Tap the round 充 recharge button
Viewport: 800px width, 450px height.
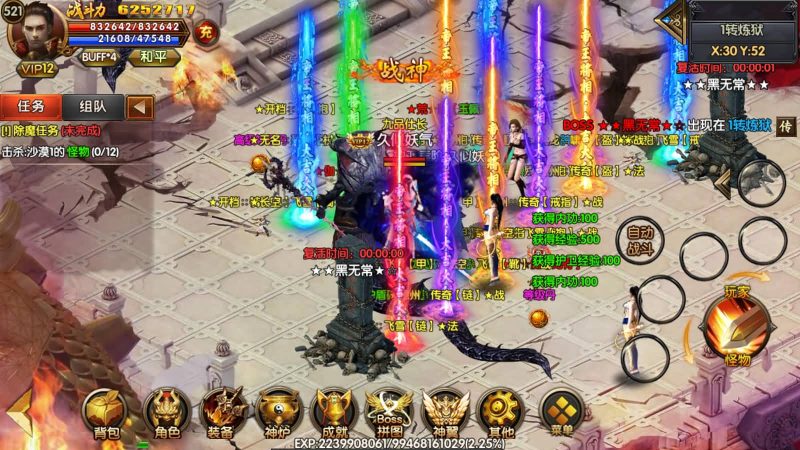coord(207,30)
